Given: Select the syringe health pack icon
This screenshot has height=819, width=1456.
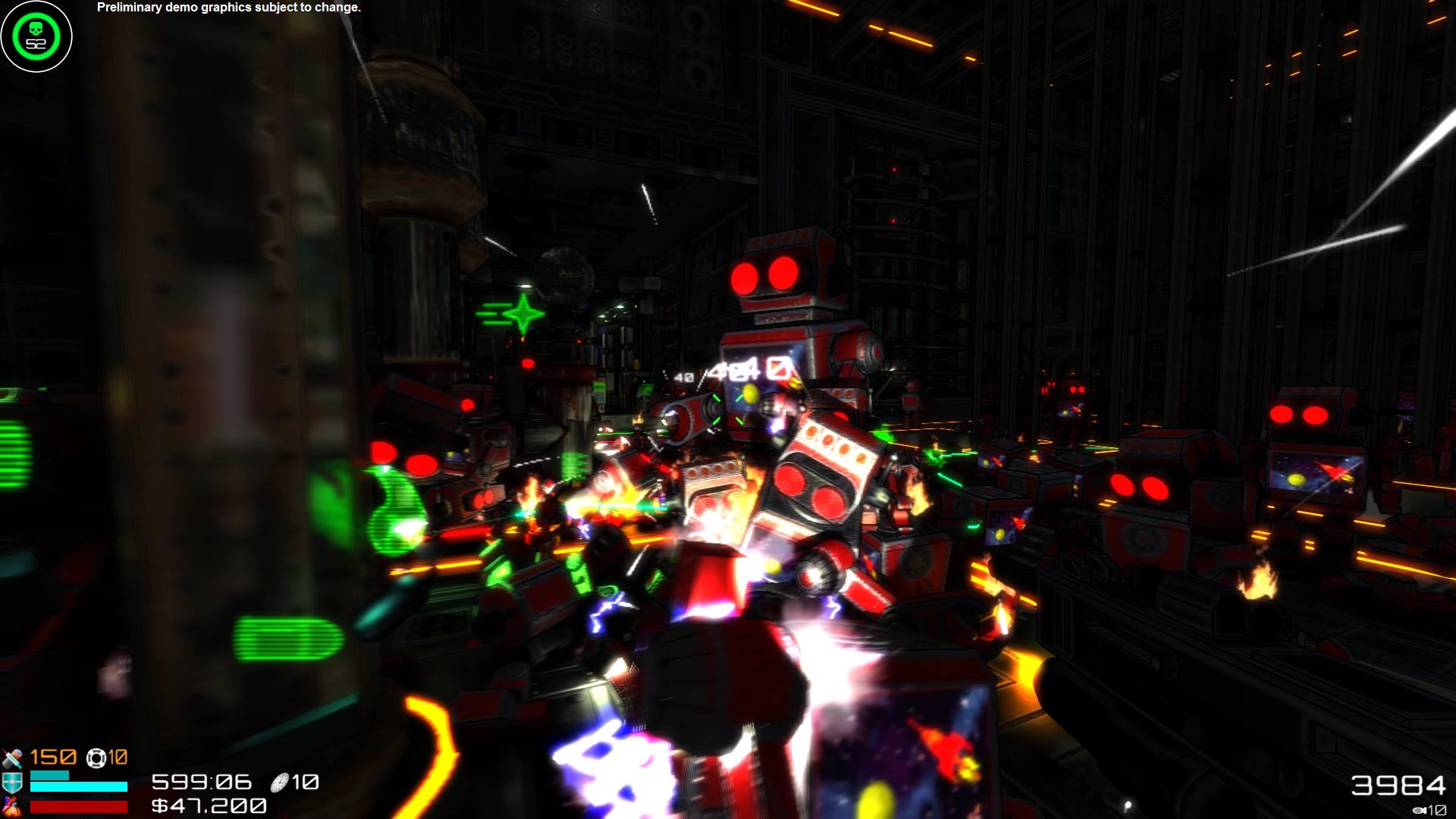Looking at the screenshot, I should pyautogui.click(x=13, y=758).
